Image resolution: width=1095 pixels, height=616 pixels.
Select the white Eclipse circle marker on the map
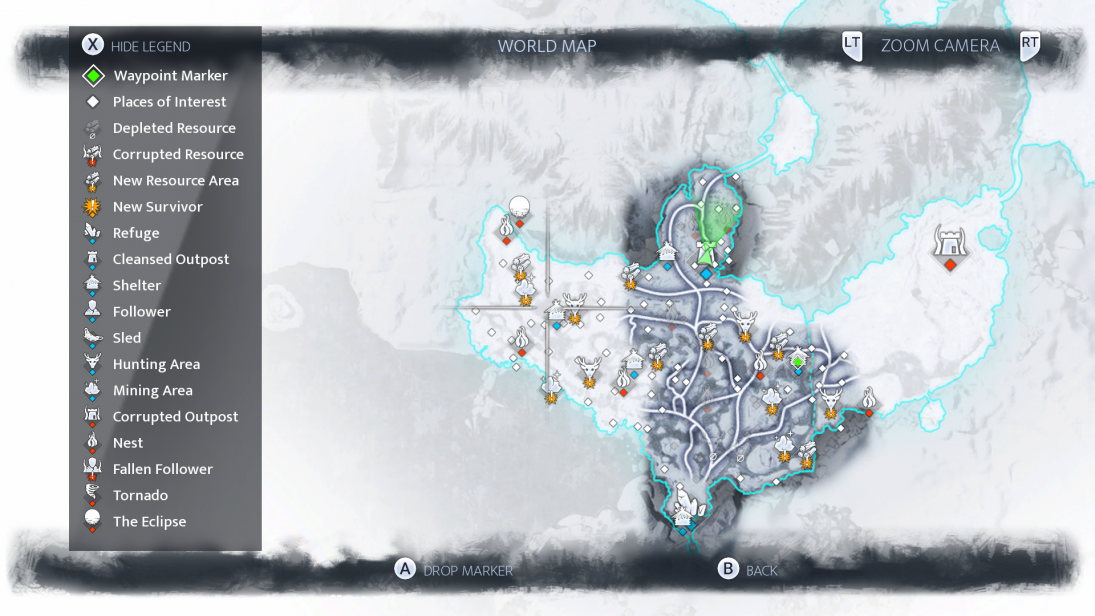[x=519, y=207]
